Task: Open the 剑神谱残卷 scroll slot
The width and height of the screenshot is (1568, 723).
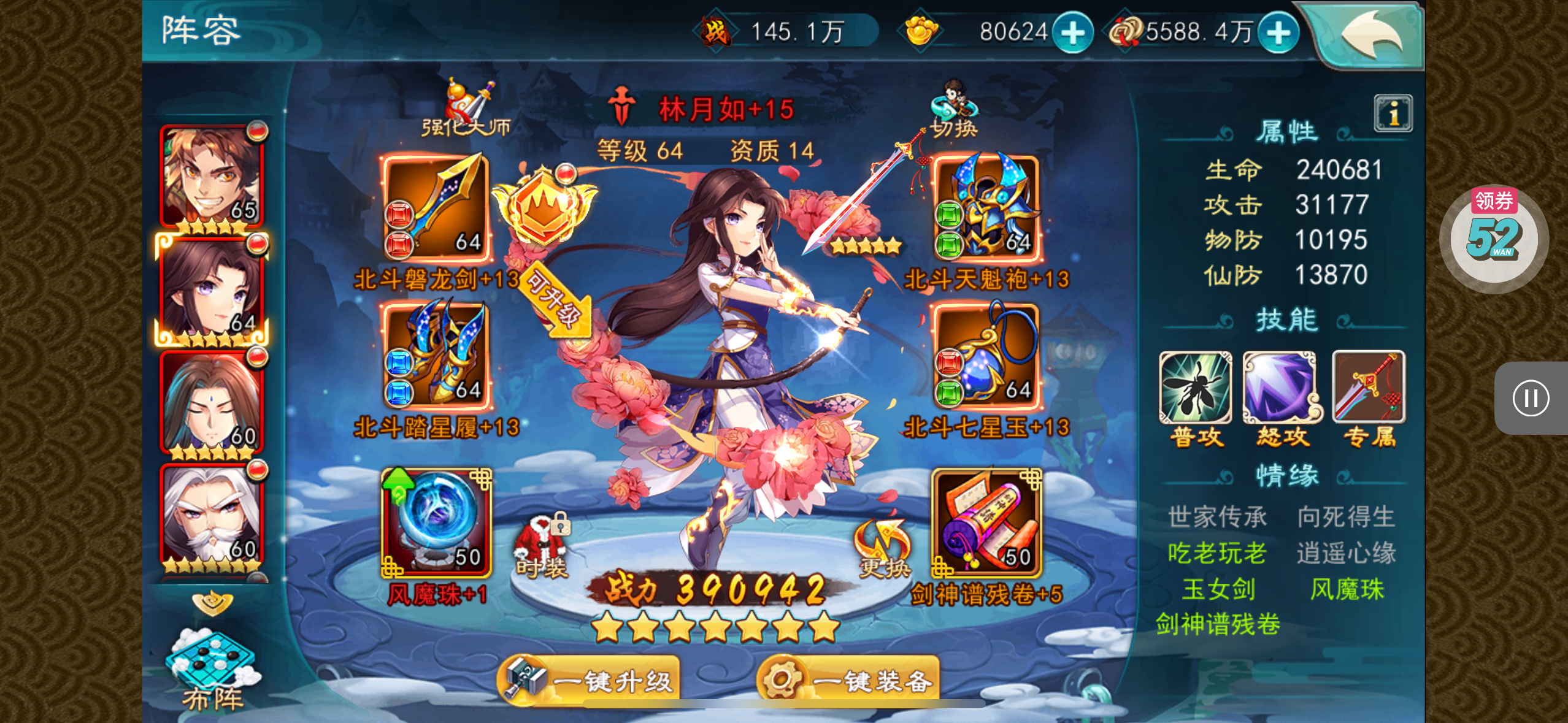Action: click(986, 522)
